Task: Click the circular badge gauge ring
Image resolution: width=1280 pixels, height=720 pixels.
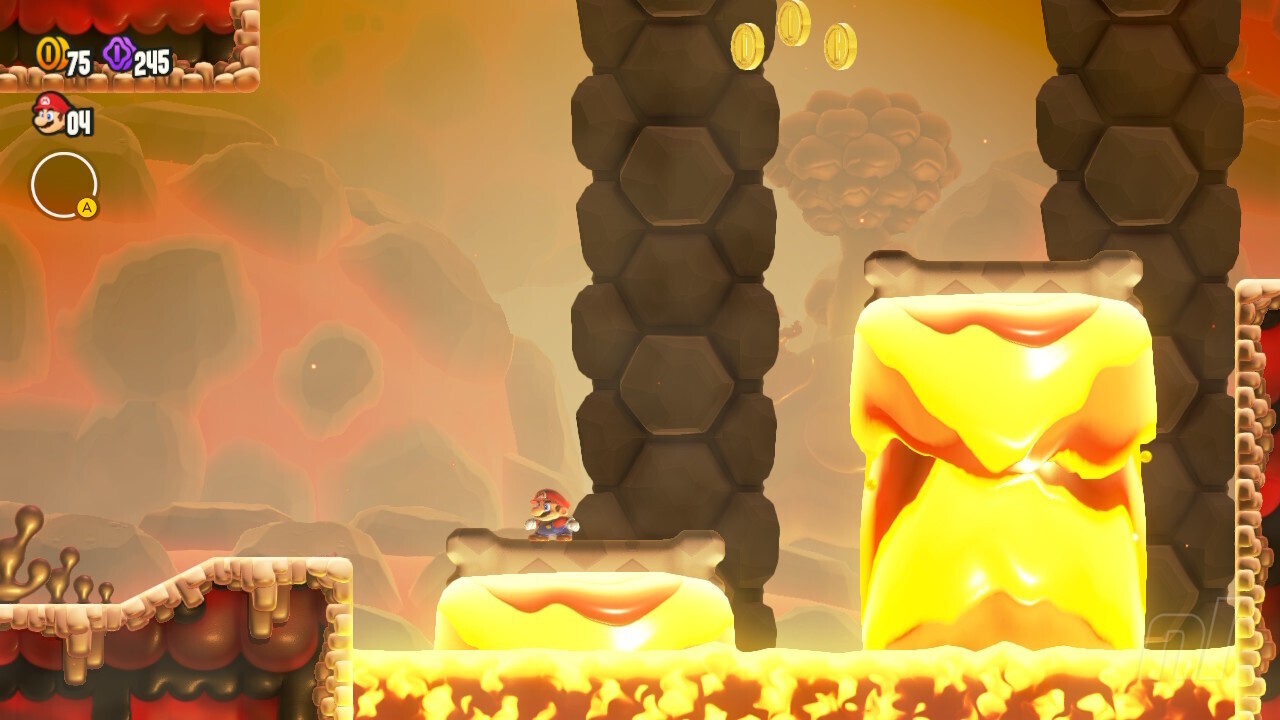Action: click(x=65, y=185)
